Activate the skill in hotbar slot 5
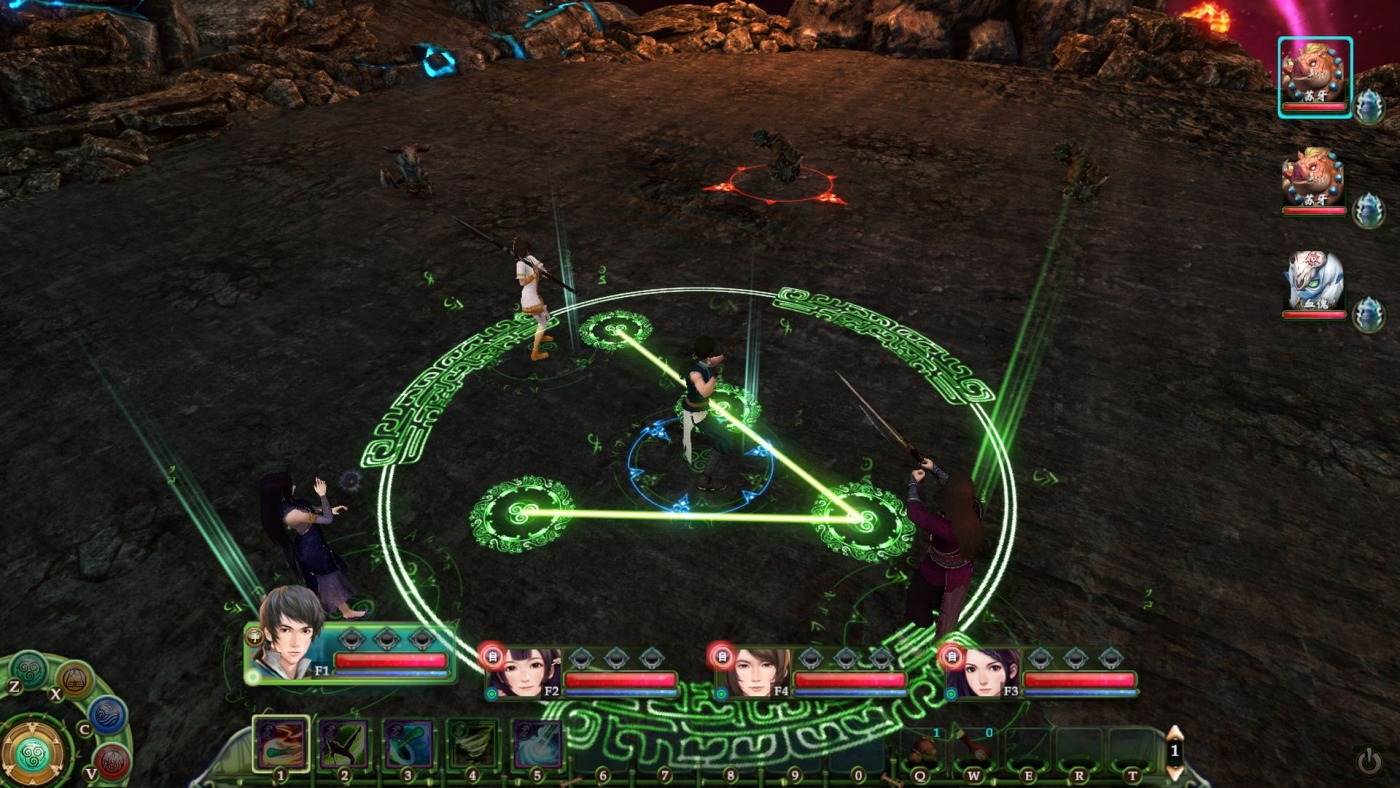This screenshot has width=1400, height=788. point(536,744)
